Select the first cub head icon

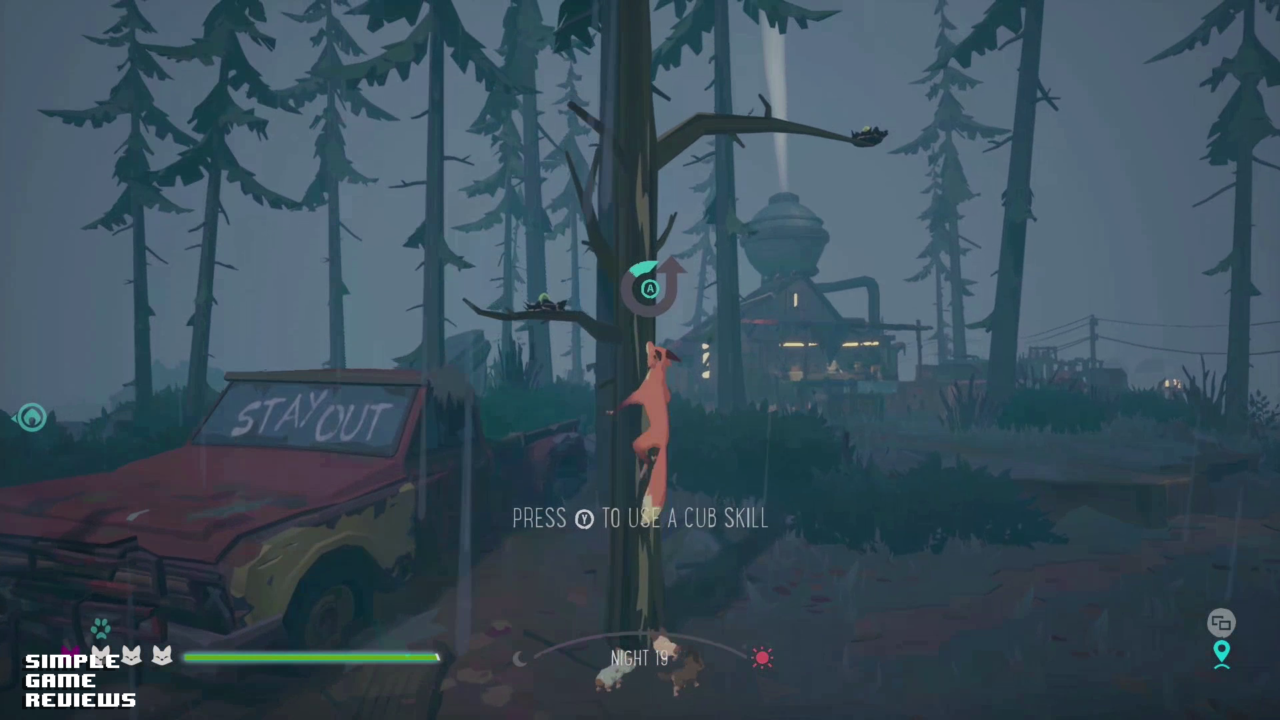pos(103,656)
